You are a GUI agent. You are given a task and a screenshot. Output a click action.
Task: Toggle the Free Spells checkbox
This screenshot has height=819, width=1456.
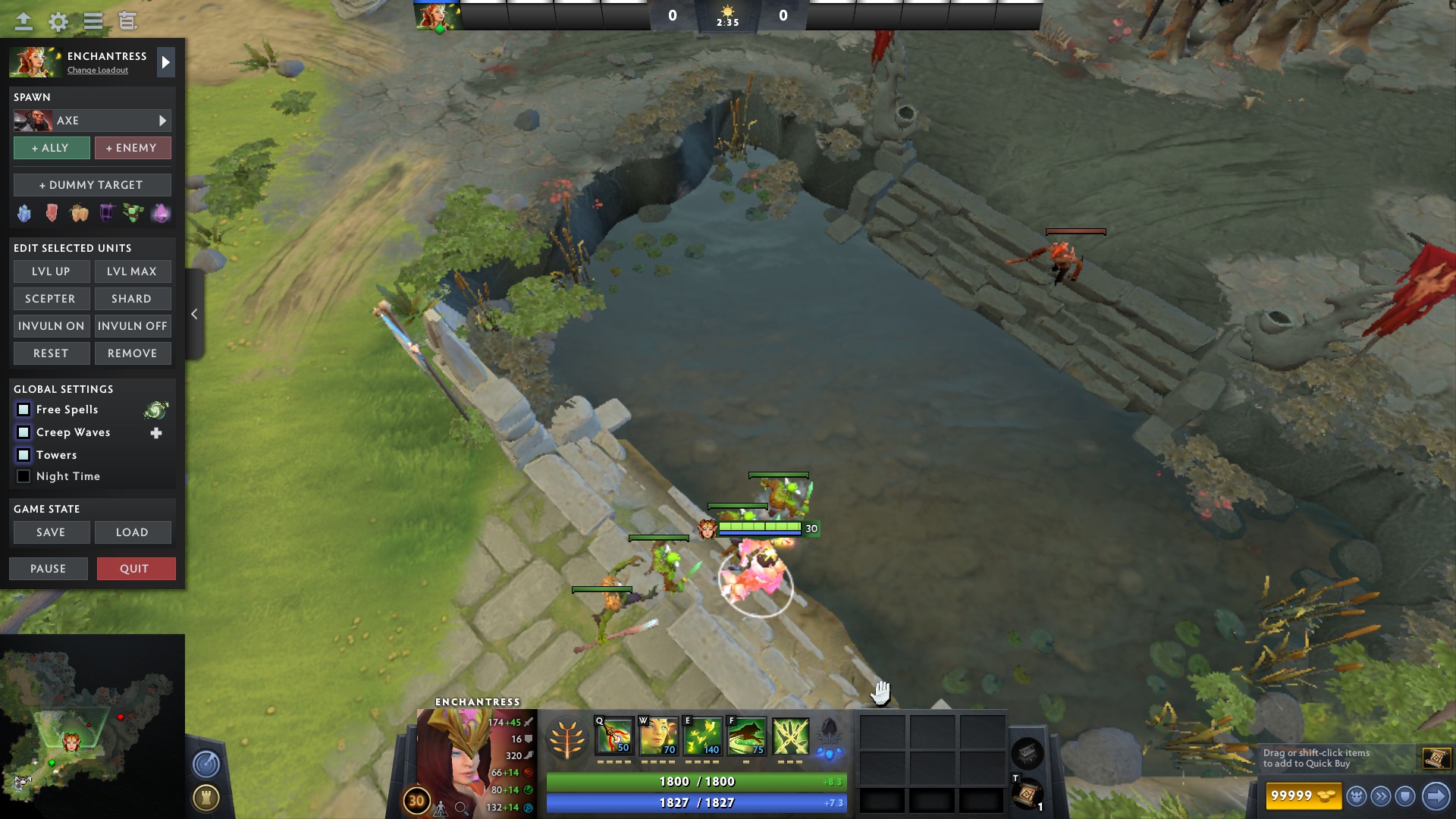pyautogui.click(x=24, y=409)
